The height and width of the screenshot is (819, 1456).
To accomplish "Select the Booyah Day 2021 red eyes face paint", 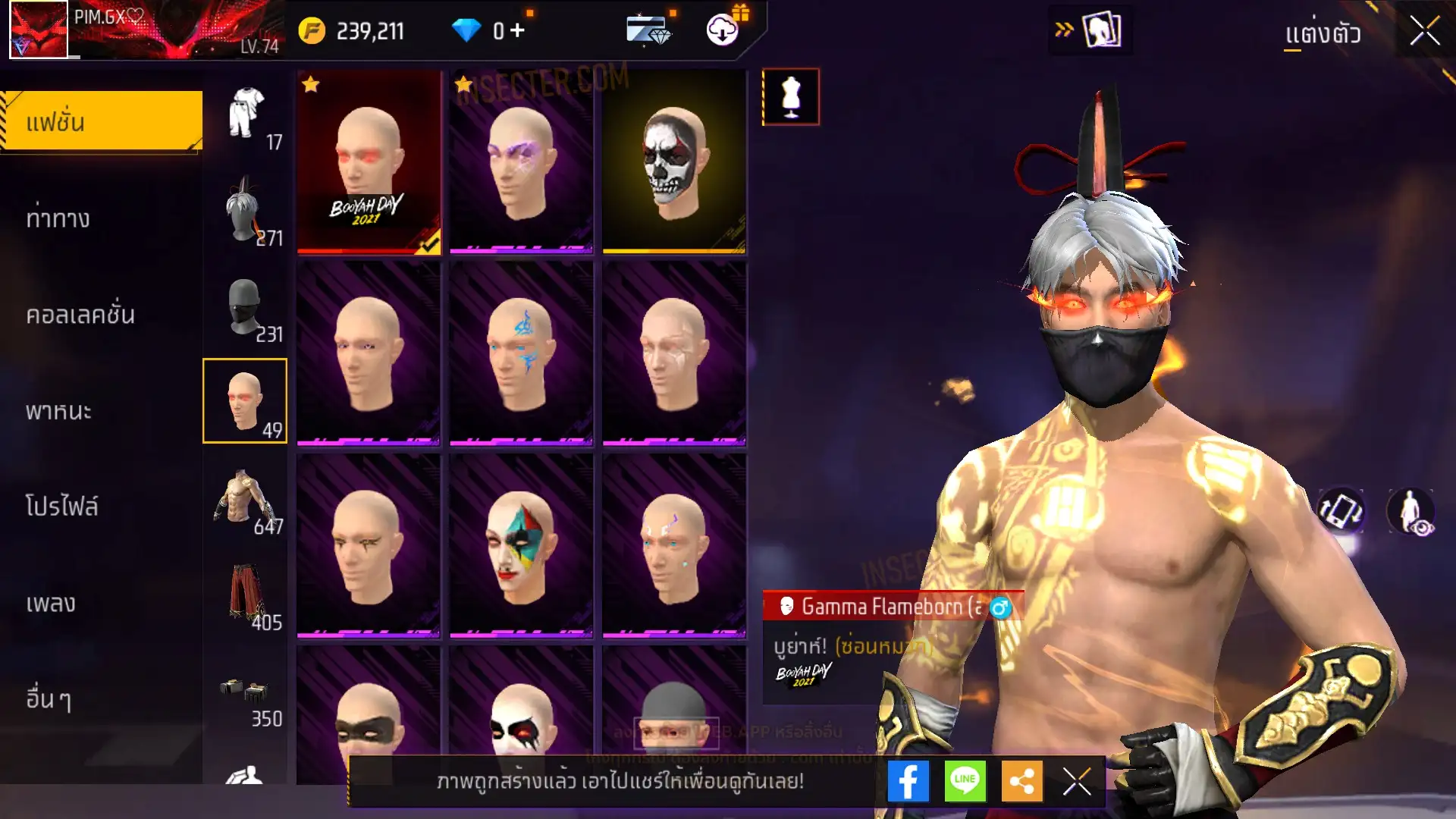I will click(369, 162).
